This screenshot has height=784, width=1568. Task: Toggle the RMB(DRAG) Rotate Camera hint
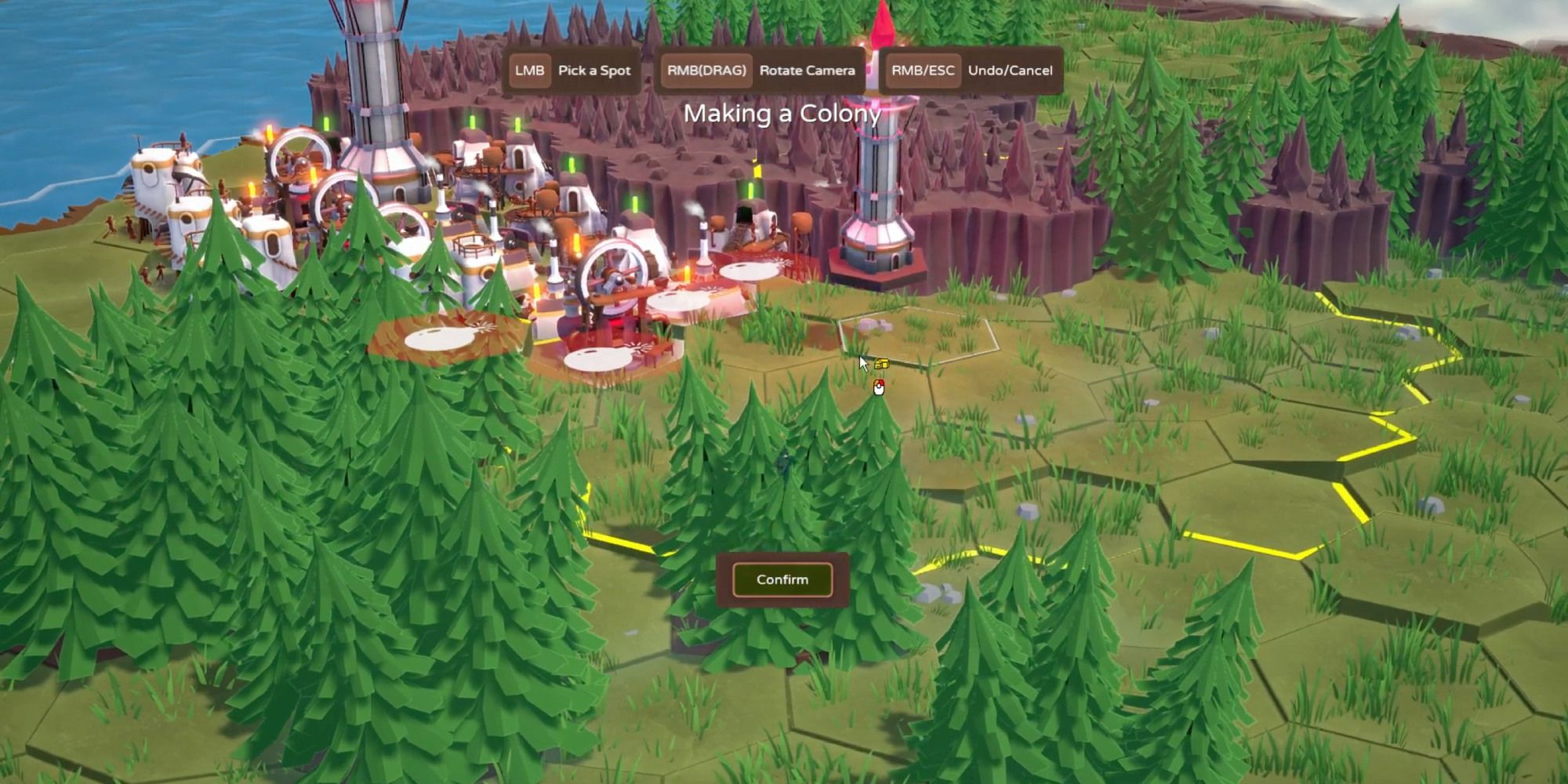760,71
